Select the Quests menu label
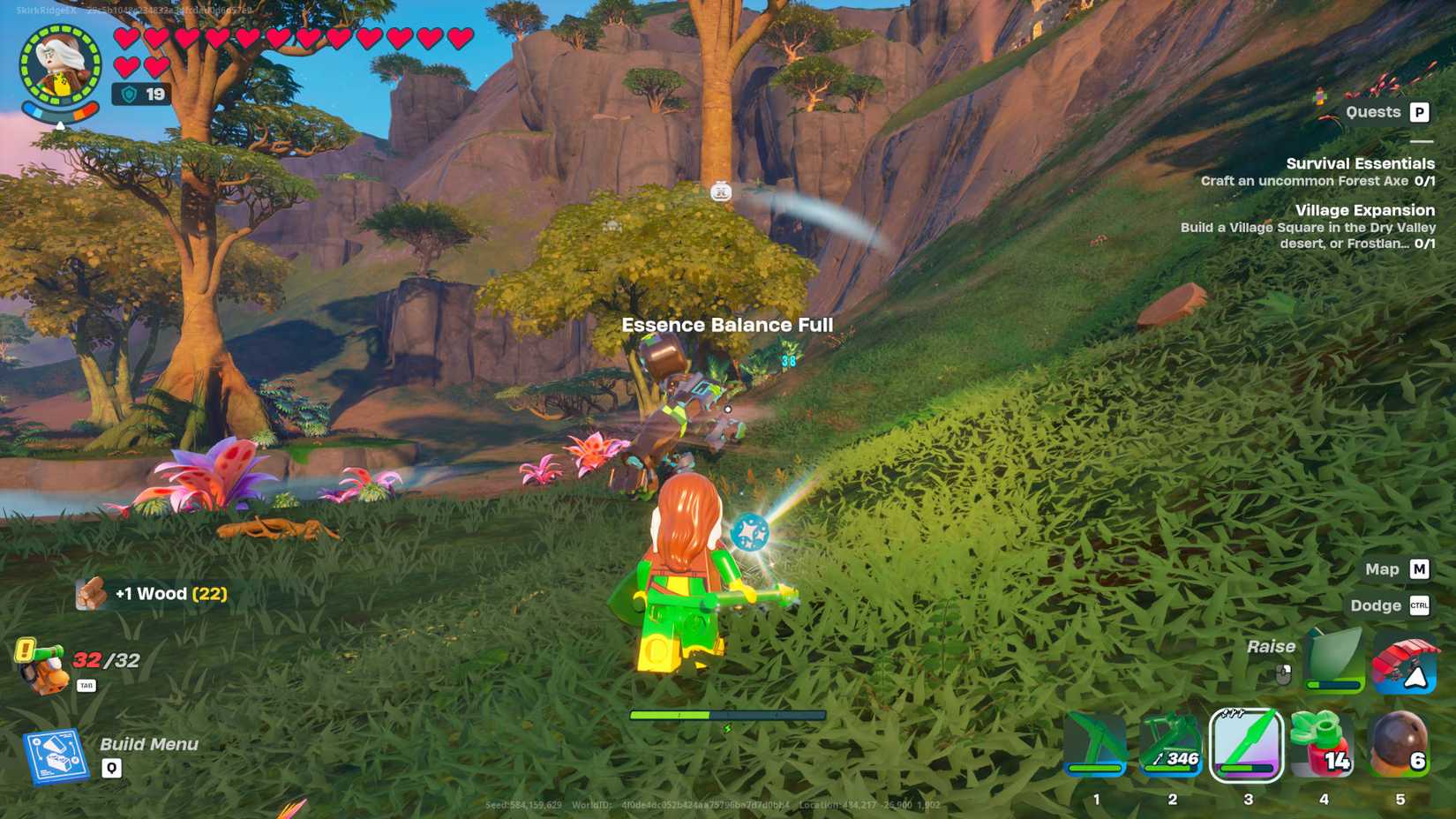 1373,112
